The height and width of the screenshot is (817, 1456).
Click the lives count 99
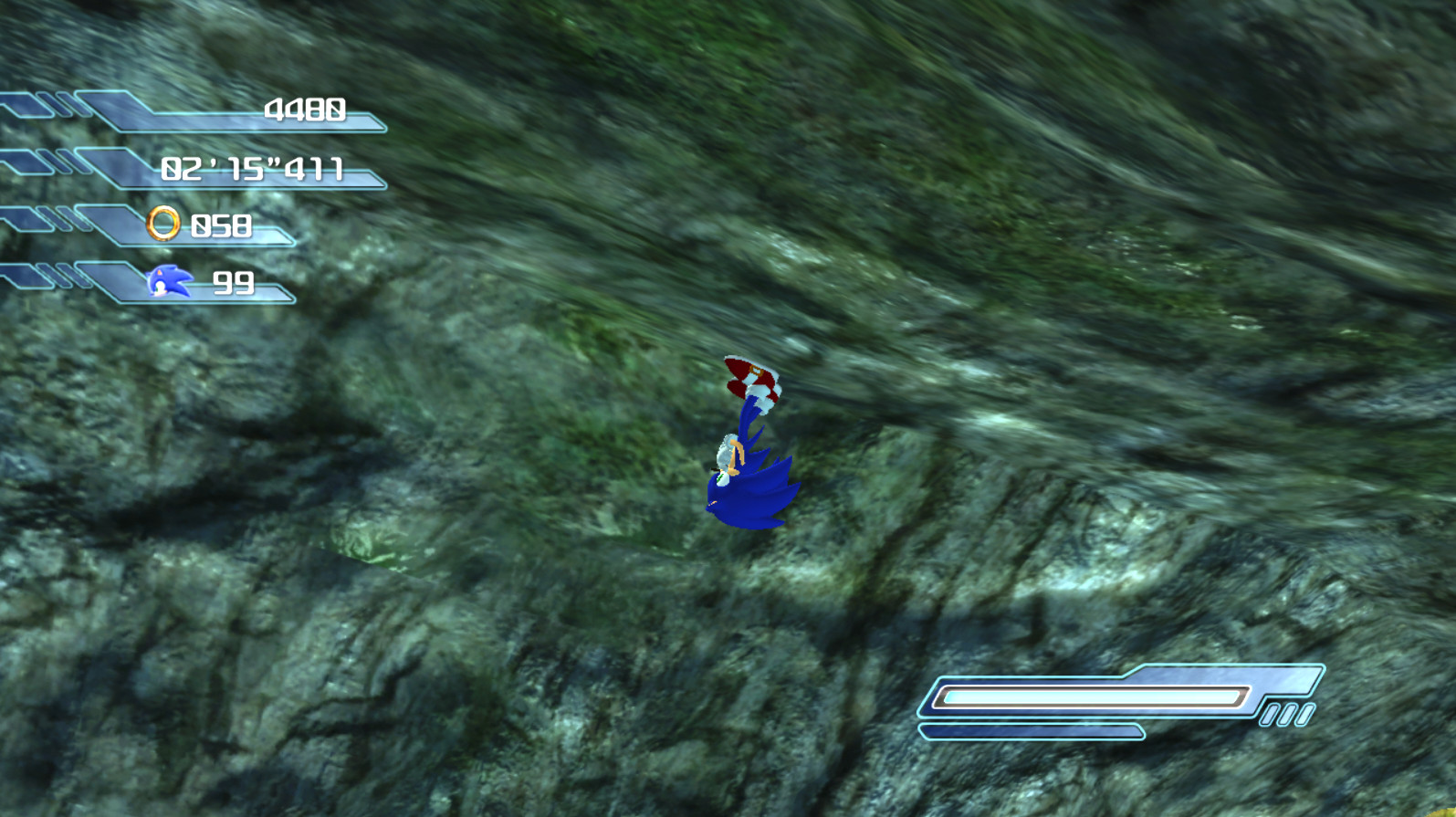236,284
